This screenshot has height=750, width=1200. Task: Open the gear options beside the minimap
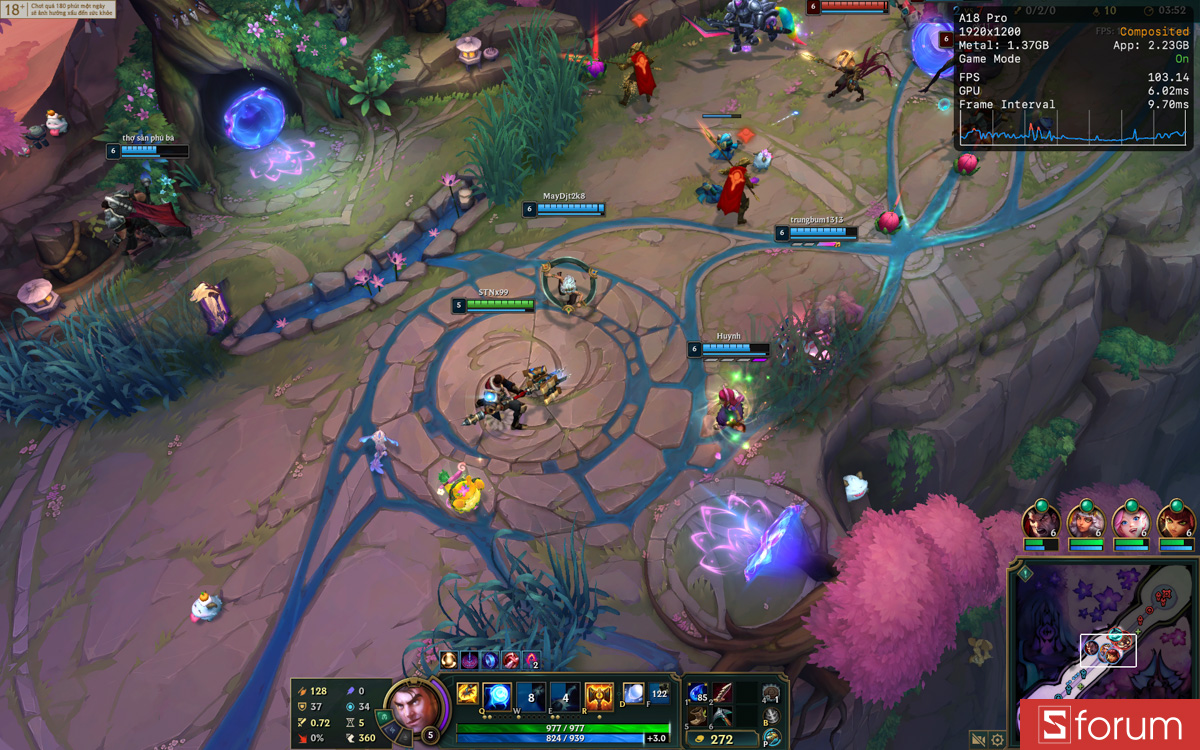click(997, 740)
